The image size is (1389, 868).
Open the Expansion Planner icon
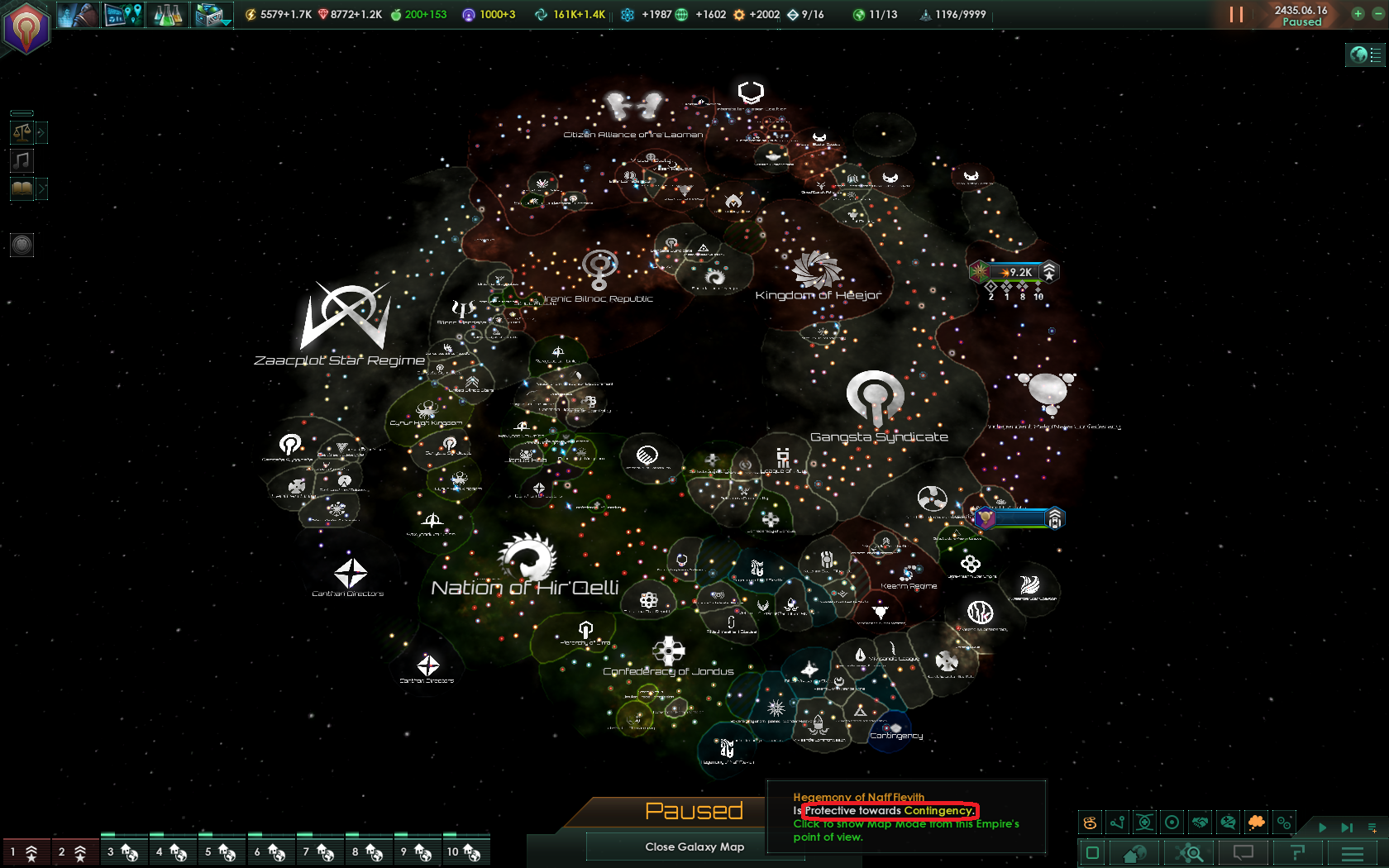point(124,14)
